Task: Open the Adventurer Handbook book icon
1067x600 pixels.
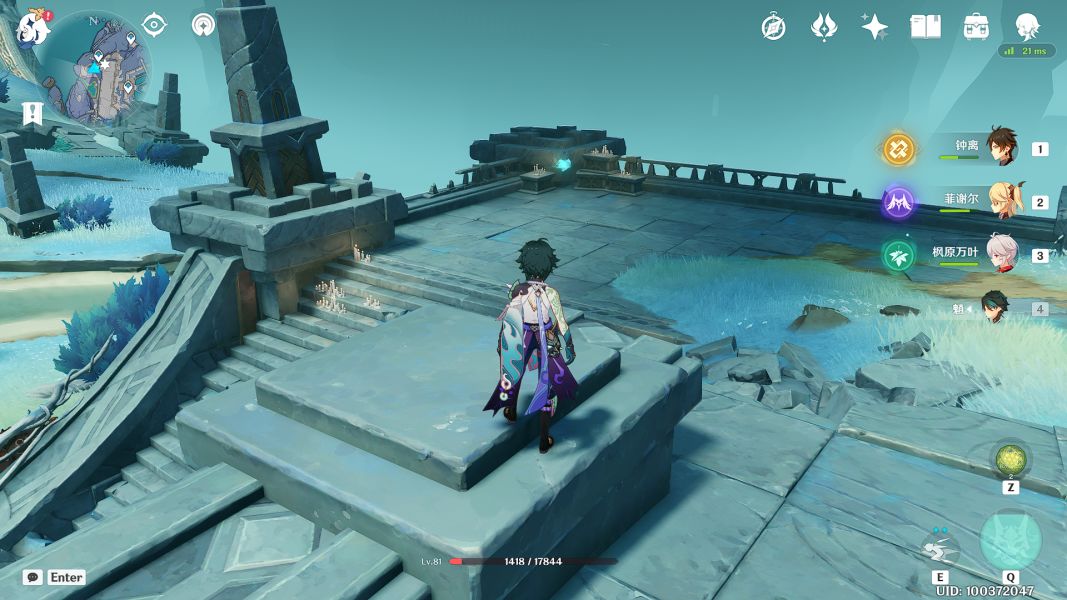Action: pos(925,27)
